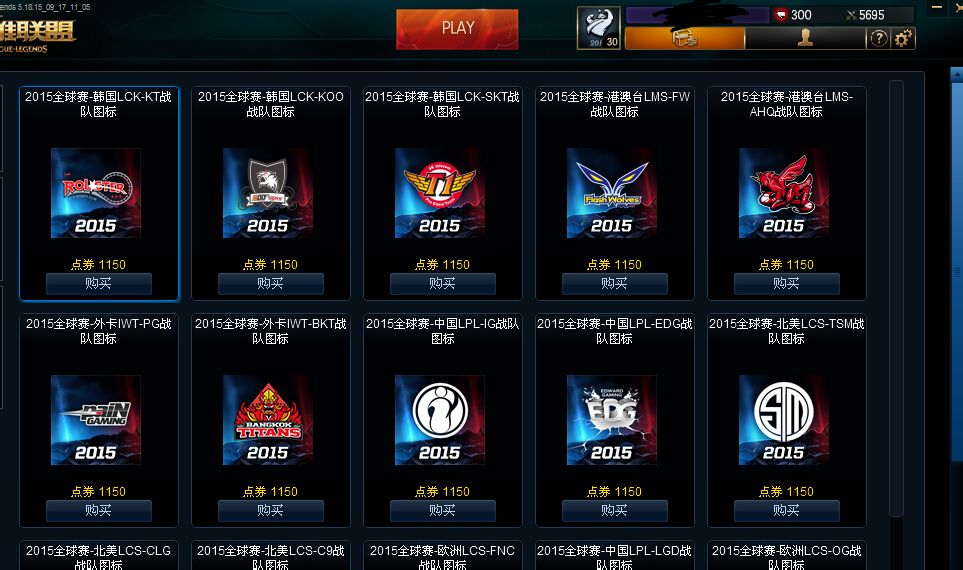The image size is (963, 570).
Task: Buy the KT Rolster team icon
Action: pyautogui.click(x=99, y=284)
